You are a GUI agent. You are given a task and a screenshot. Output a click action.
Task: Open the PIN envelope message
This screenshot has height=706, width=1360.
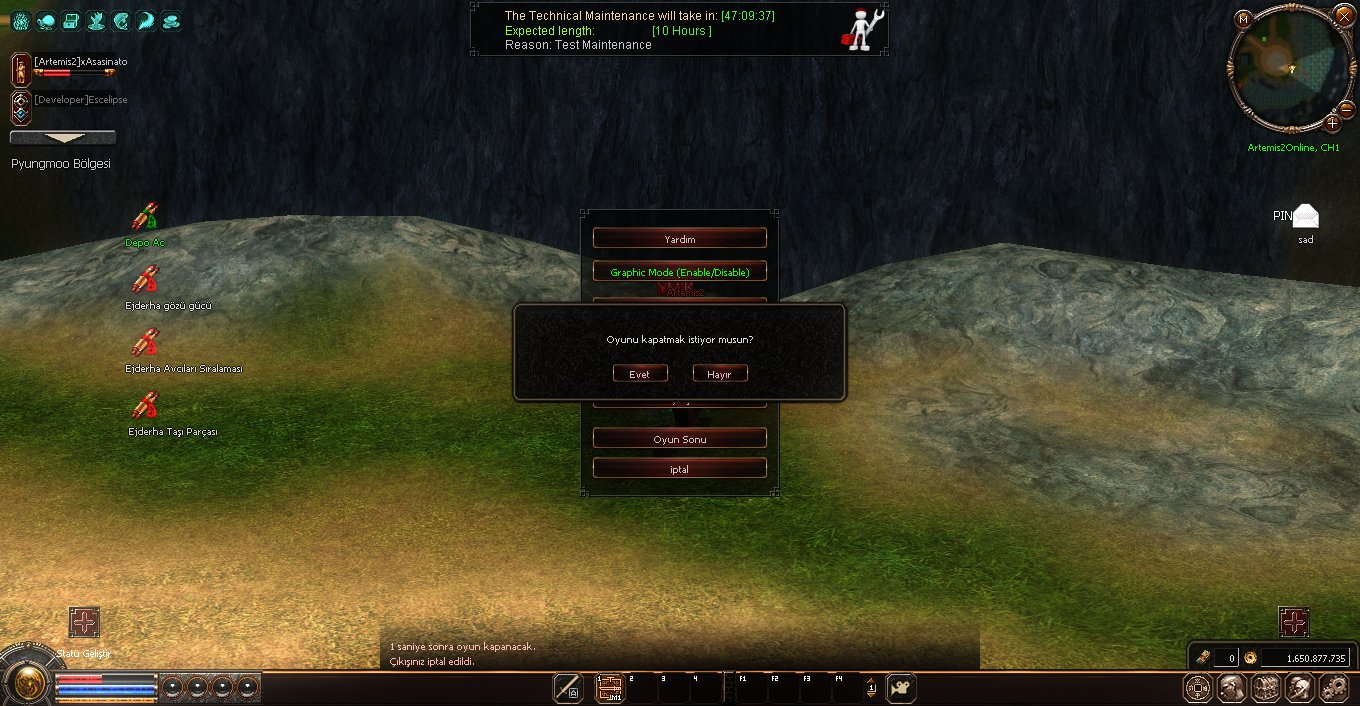pyautogui.click(x=1304, y=216)
